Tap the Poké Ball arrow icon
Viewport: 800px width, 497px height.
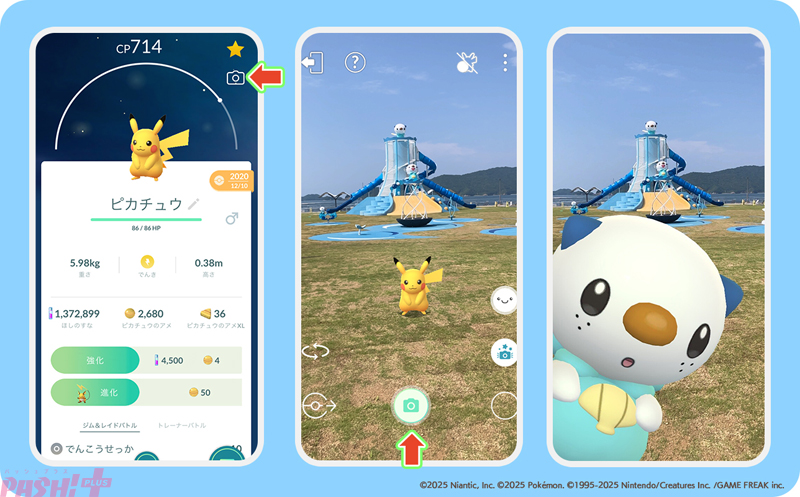(x=317, y=406)
